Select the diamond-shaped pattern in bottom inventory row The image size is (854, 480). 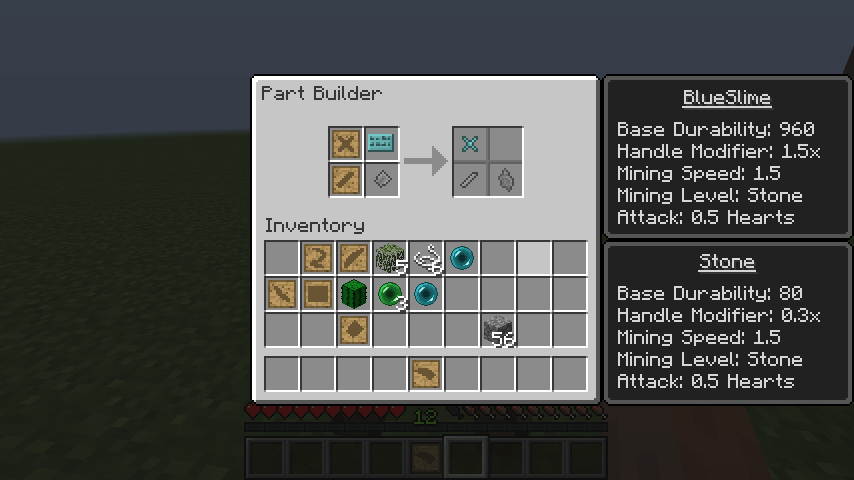click(354, 330)
